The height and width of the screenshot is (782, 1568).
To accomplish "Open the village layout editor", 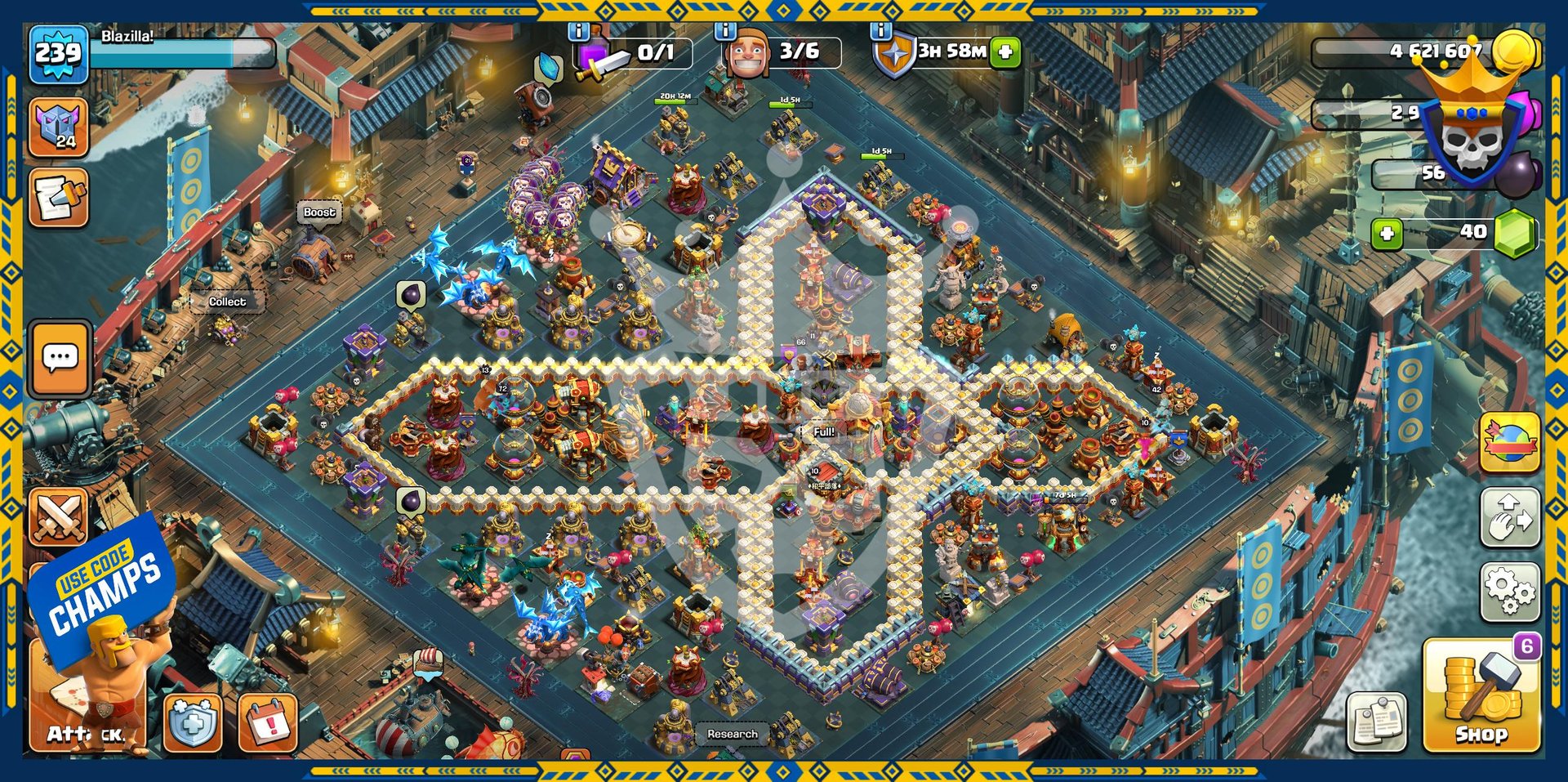I will [x=1510, y=518].
